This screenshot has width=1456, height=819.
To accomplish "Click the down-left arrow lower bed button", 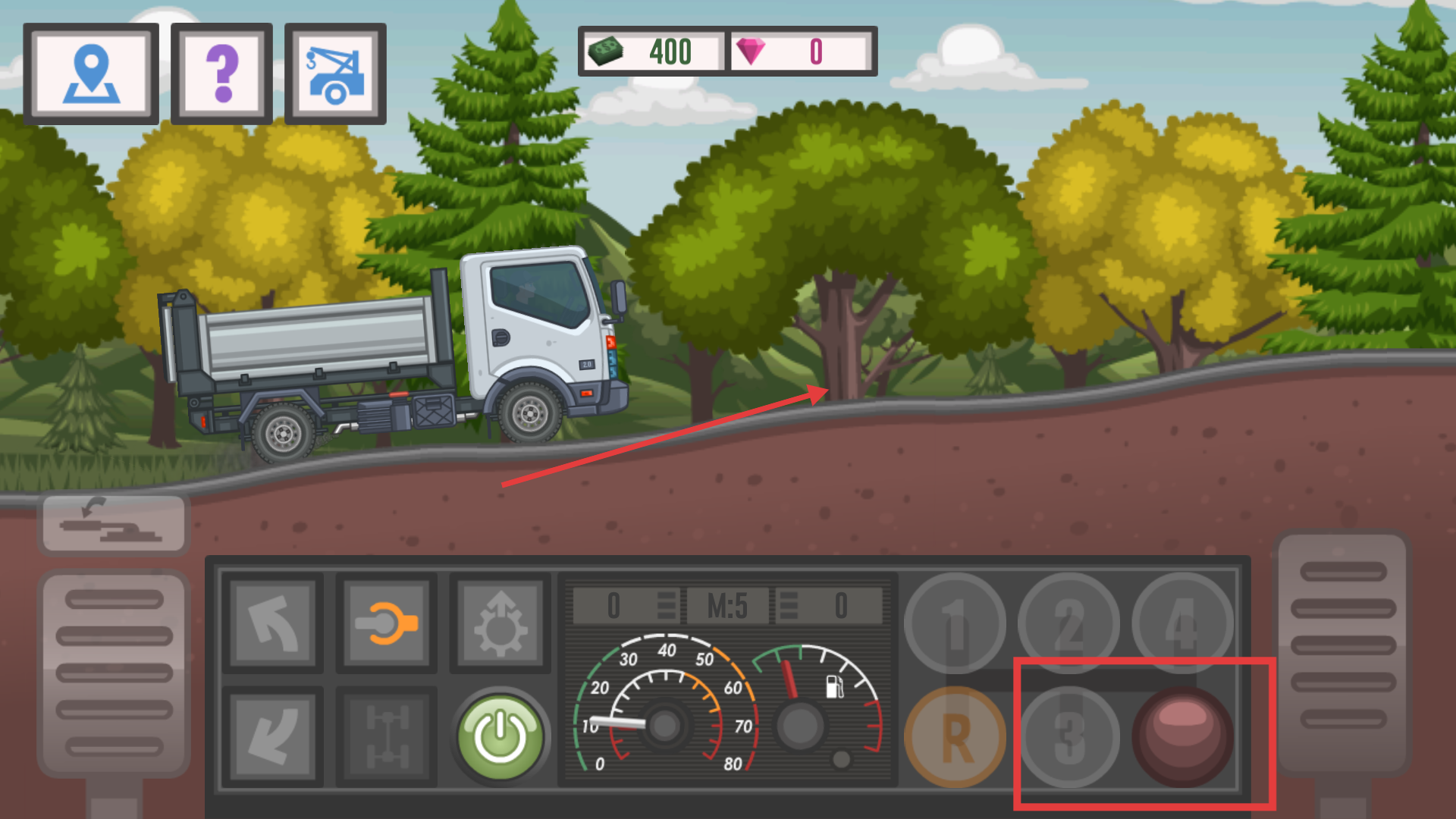I will click(273, 736).
